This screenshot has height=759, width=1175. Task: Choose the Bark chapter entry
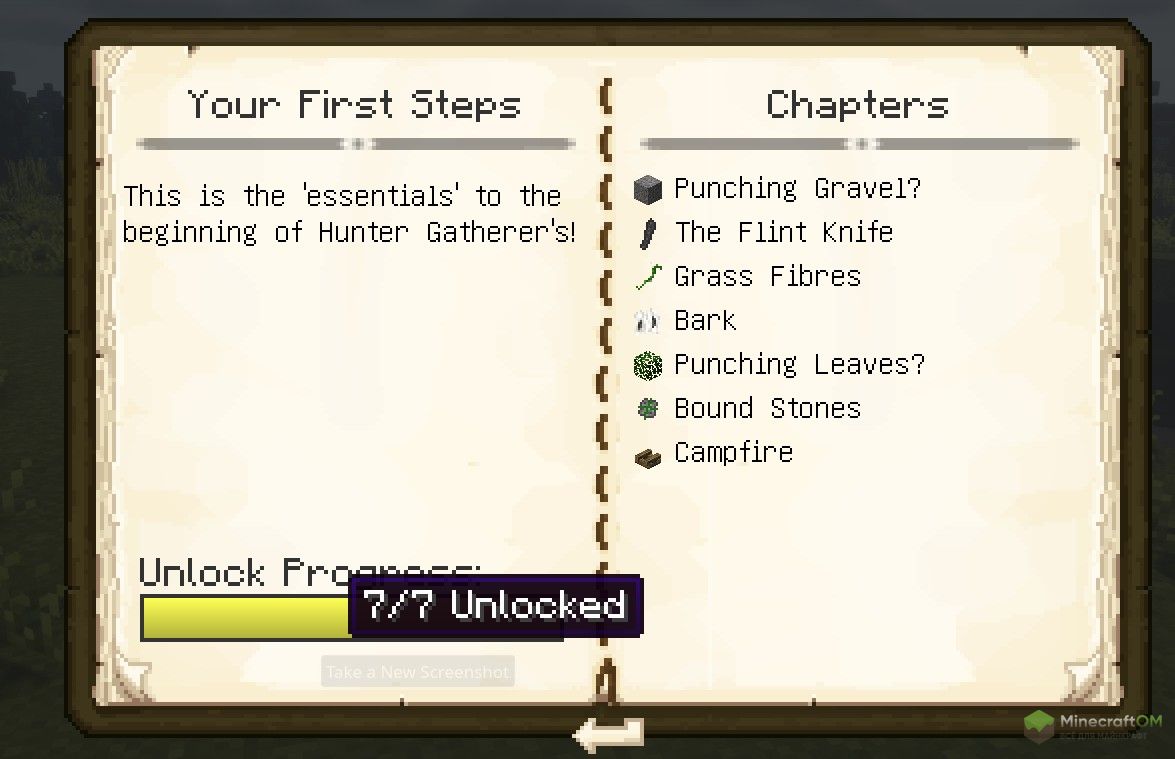[704, 320]
